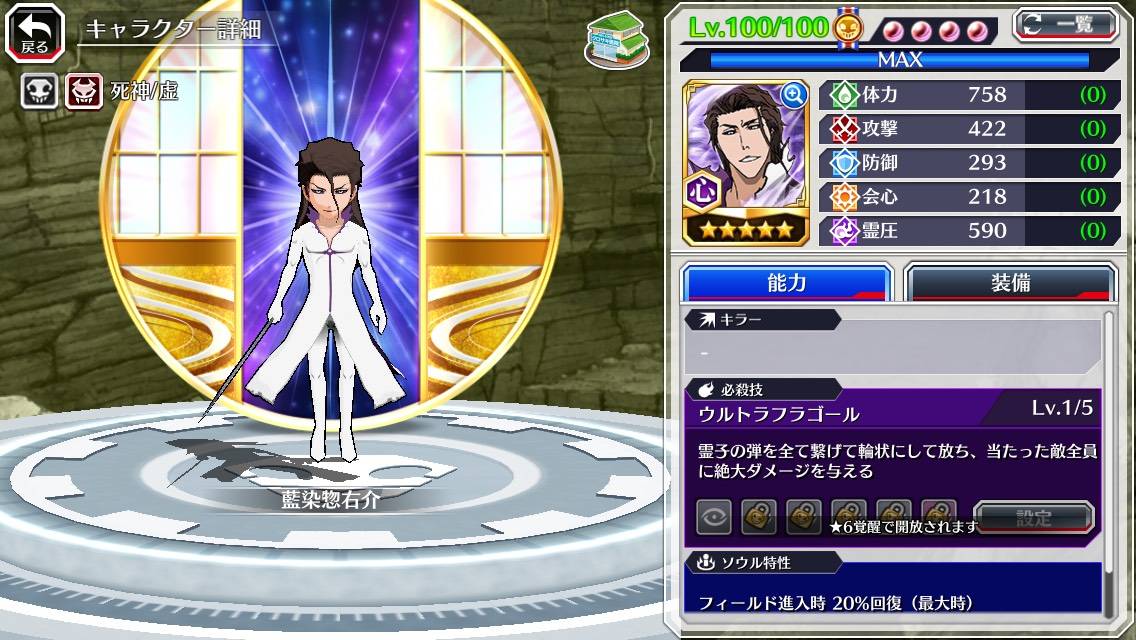Image resolution: width=1136 pixels, height=640 pixels.
Task: Go back with the 戻る button
Action: point(34,33)
